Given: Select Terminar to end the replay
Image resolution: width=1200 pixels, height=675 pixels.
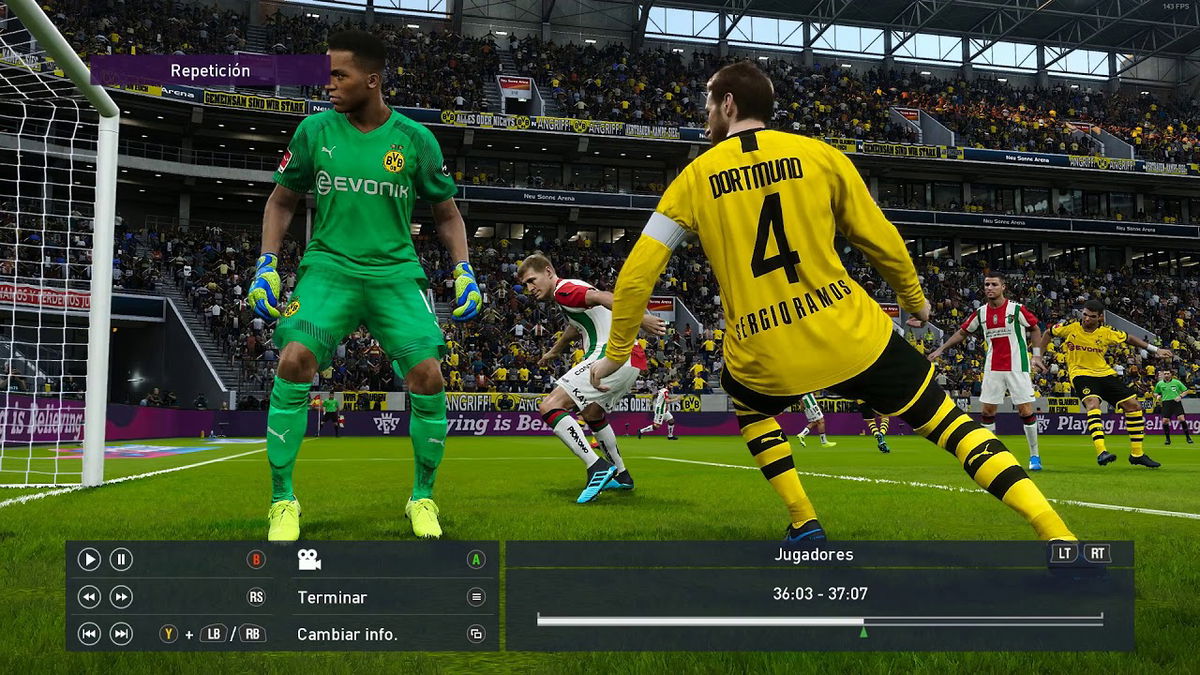Looking at the screenshot, I should 332,597.
